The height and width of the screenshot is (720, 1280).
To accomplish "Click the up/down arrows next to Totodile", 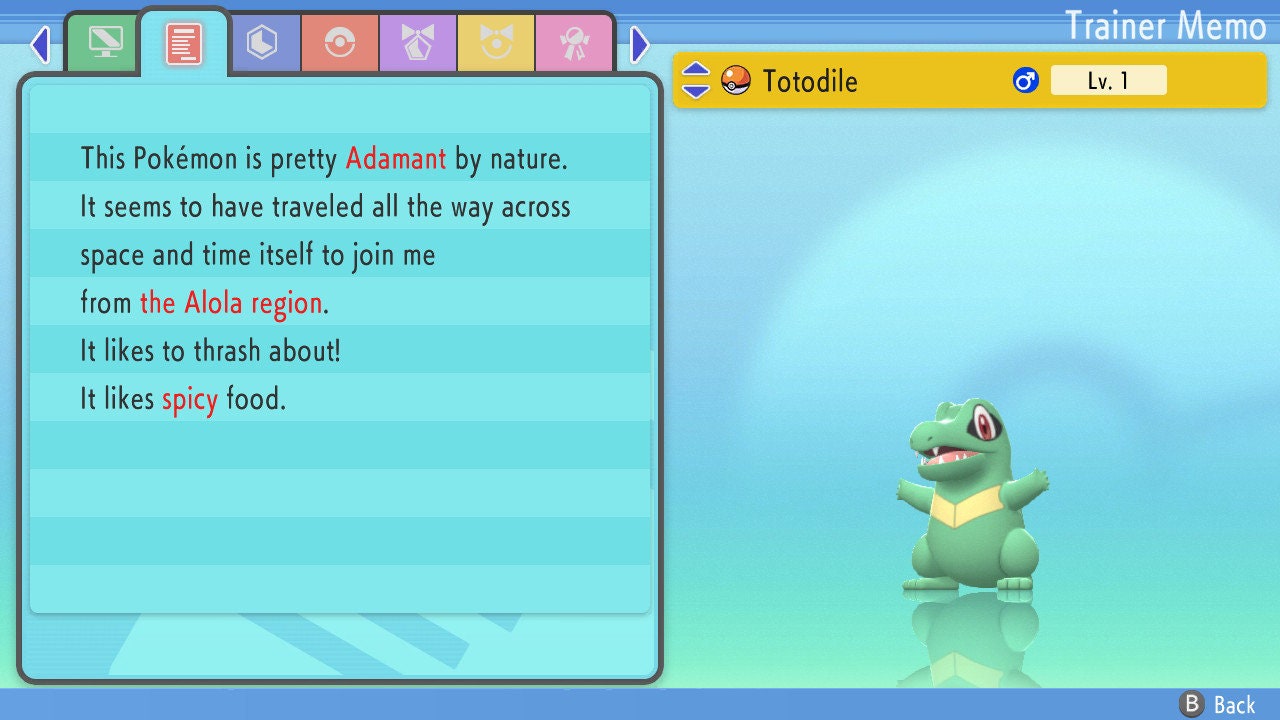I will 696,80.
